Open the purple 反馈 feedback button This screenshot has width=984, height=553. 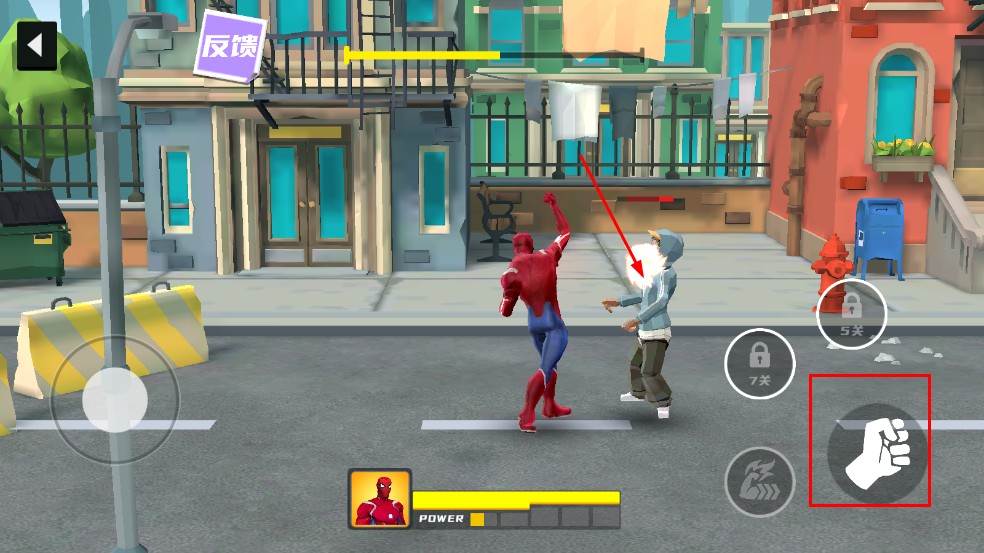pyautogui.click(x=230, y=45)
